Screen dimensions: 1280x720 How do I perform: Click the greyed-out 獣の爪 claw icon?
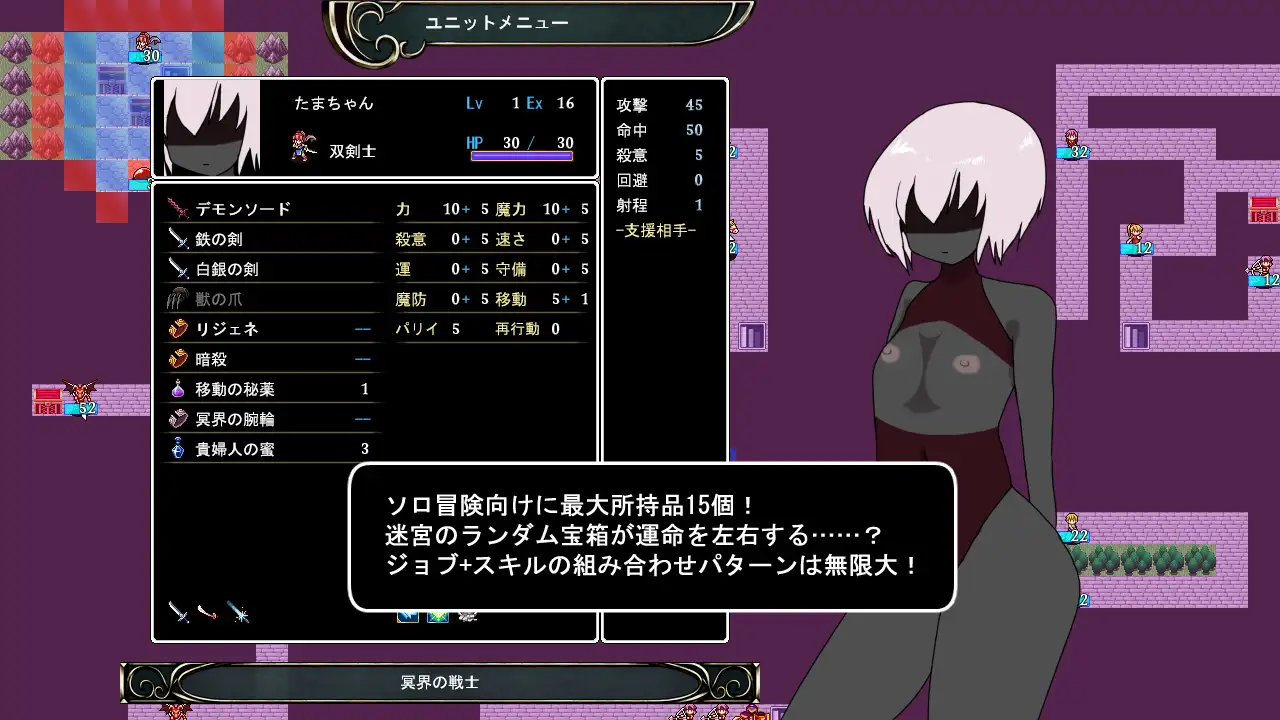click(x=180, y=298)
